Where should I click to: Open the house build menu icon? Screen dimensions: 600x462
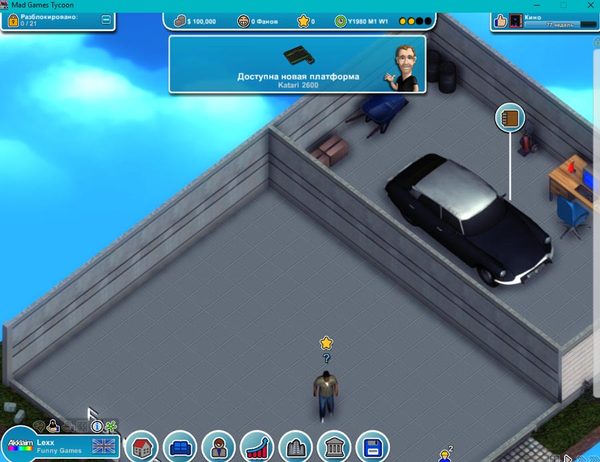coord(144,446)
